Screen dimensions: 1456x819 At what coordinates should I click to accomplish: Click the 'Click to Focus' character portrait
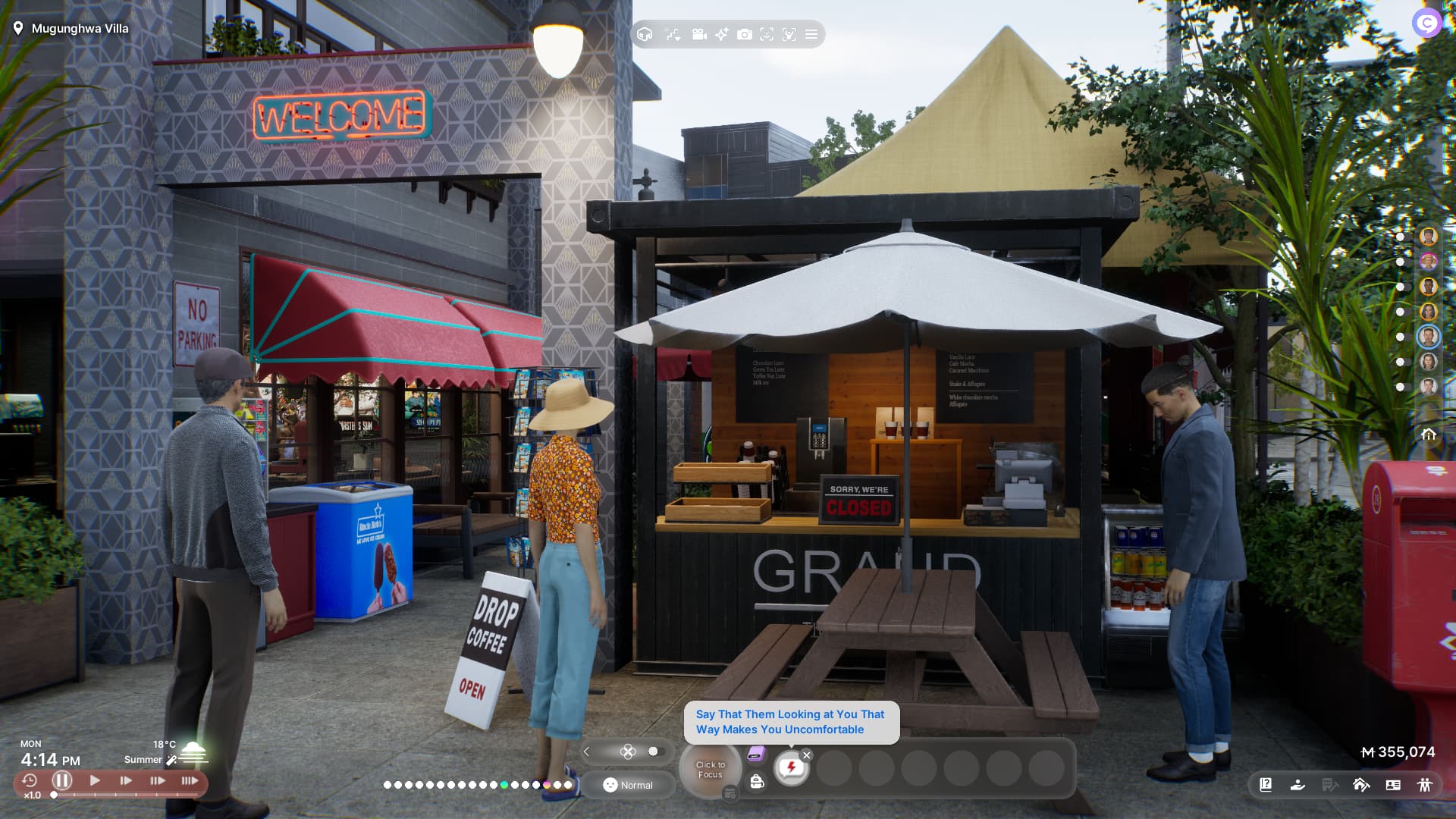point(710,770)
